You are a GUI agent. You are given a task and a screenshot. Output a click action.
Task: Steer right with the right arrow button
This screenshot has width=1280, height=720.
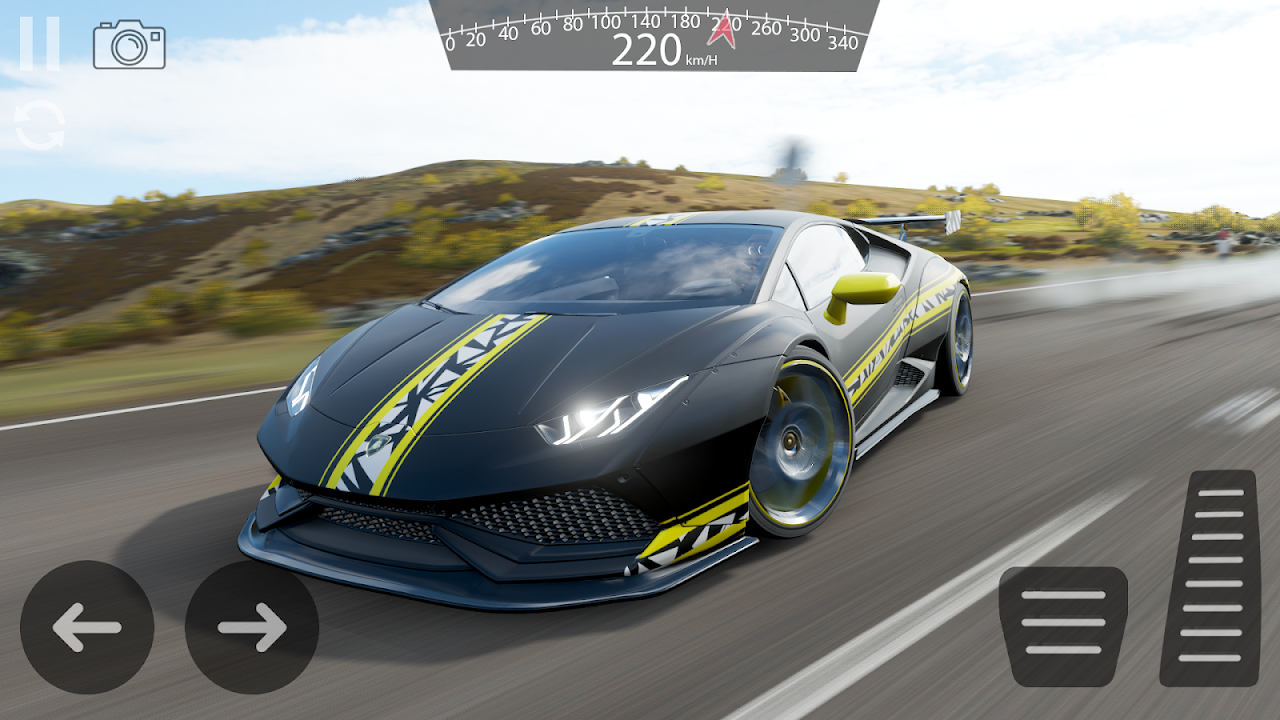tap(252, 627)
